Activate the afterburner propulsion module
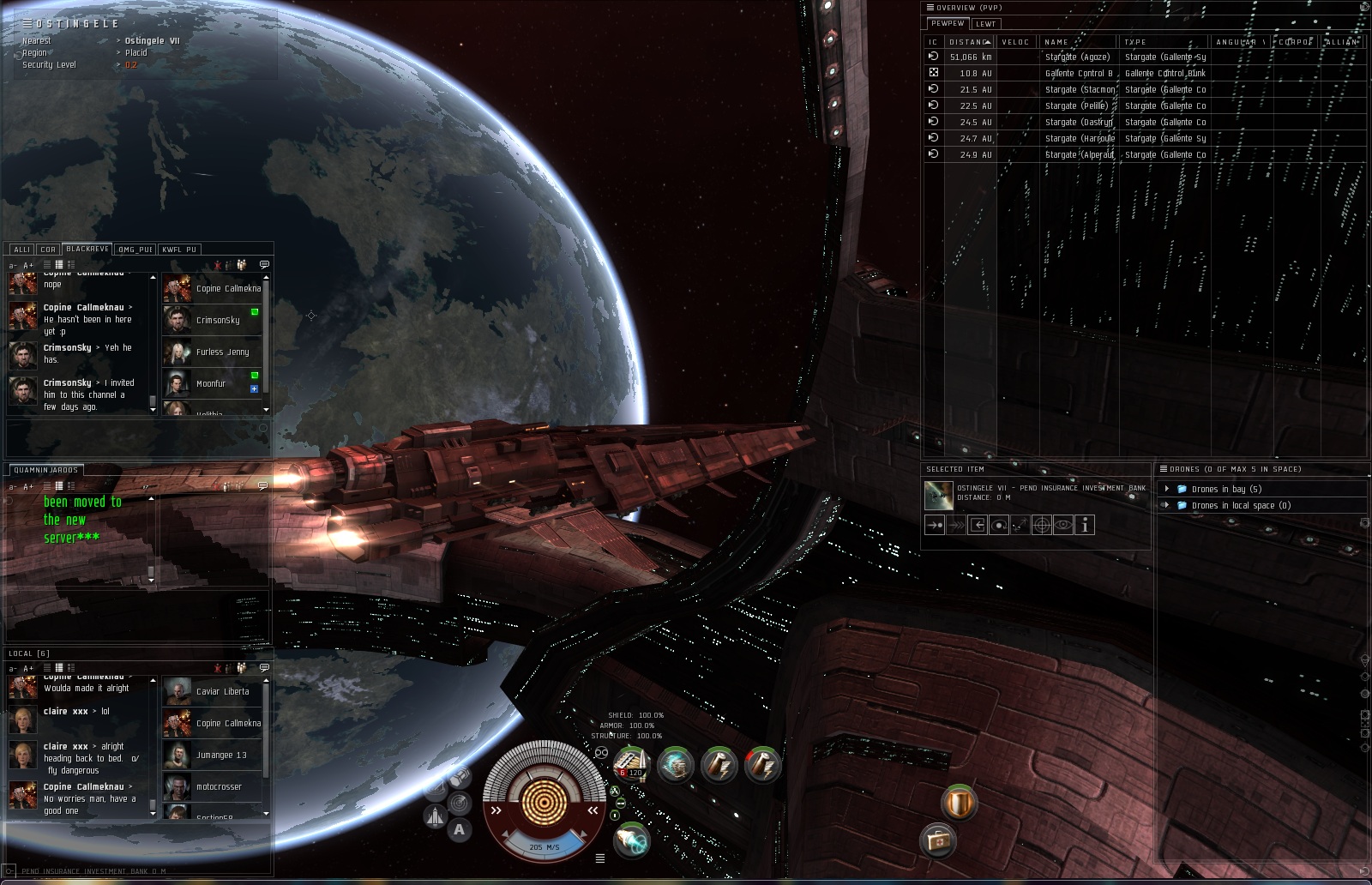This screenshot has height=885, width=1372. pyautogui.click(x=632, y=840)
